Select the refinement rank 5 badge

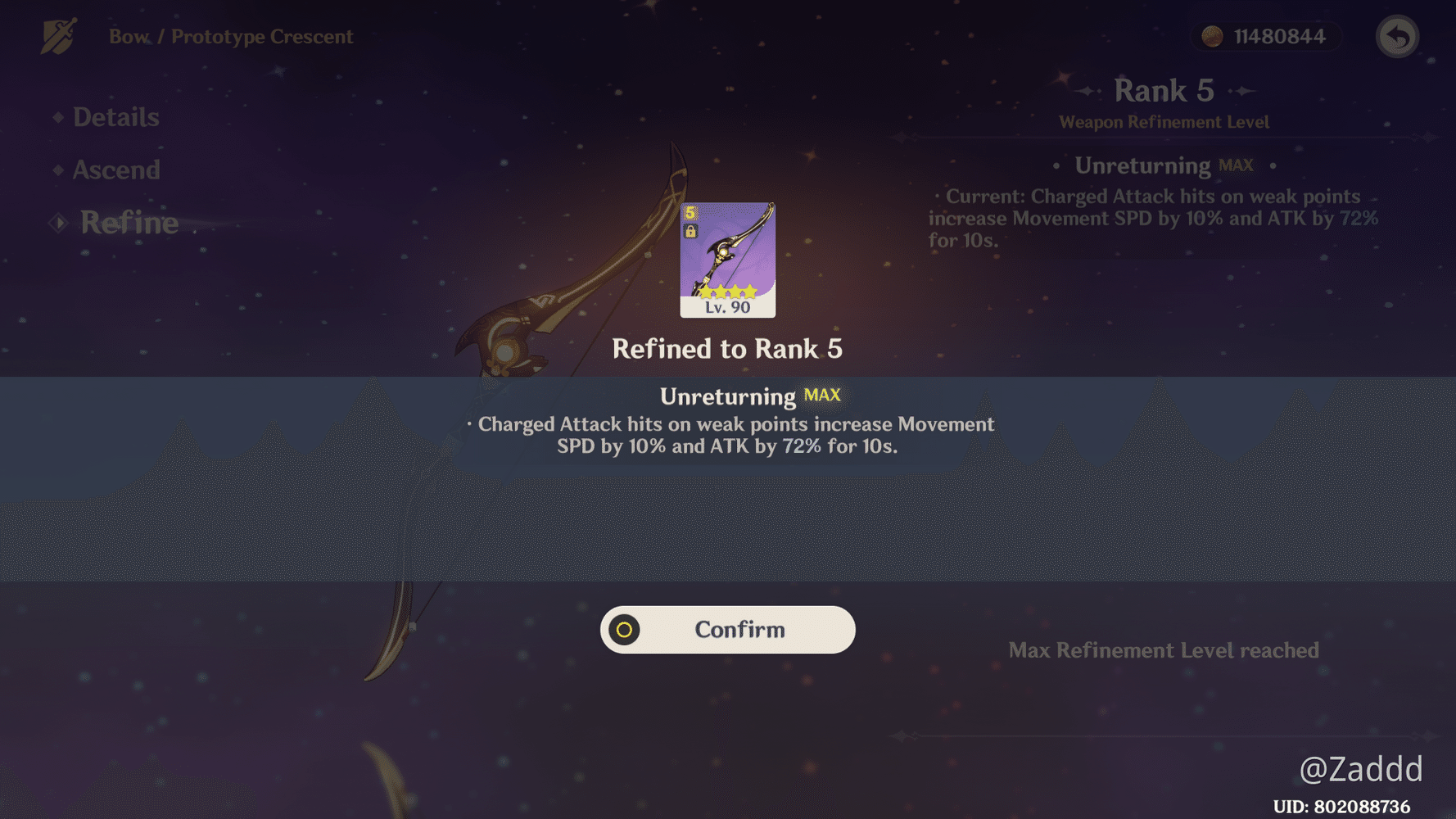(690, 212)
